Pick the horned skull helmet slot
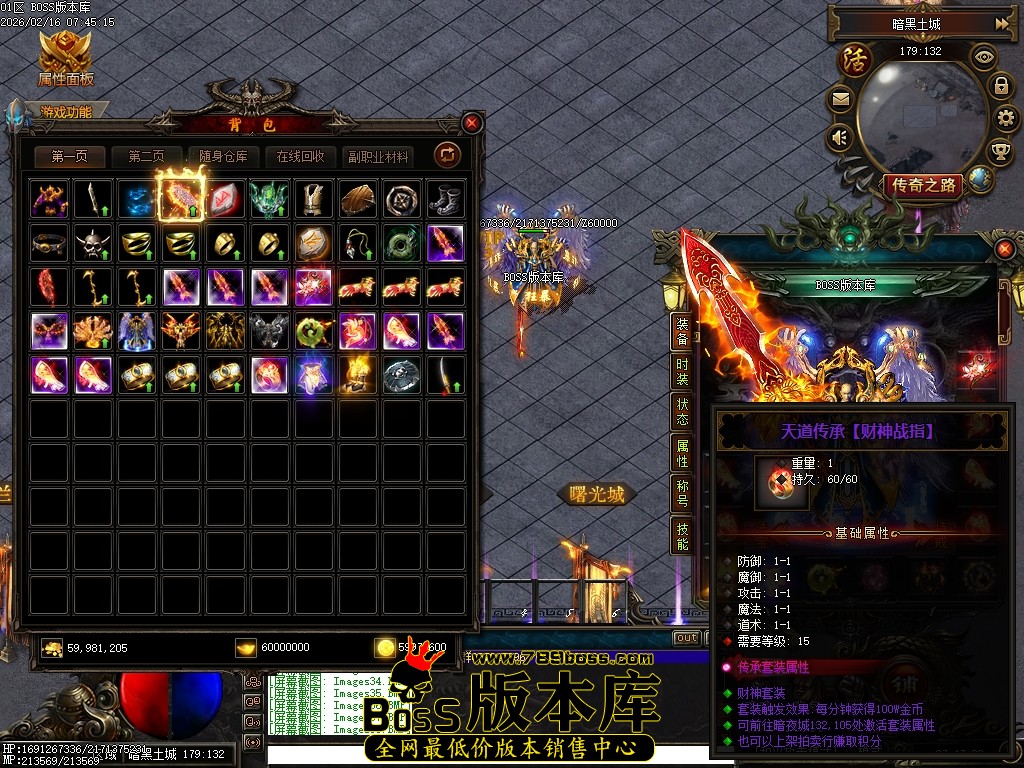 pos(93,243)
